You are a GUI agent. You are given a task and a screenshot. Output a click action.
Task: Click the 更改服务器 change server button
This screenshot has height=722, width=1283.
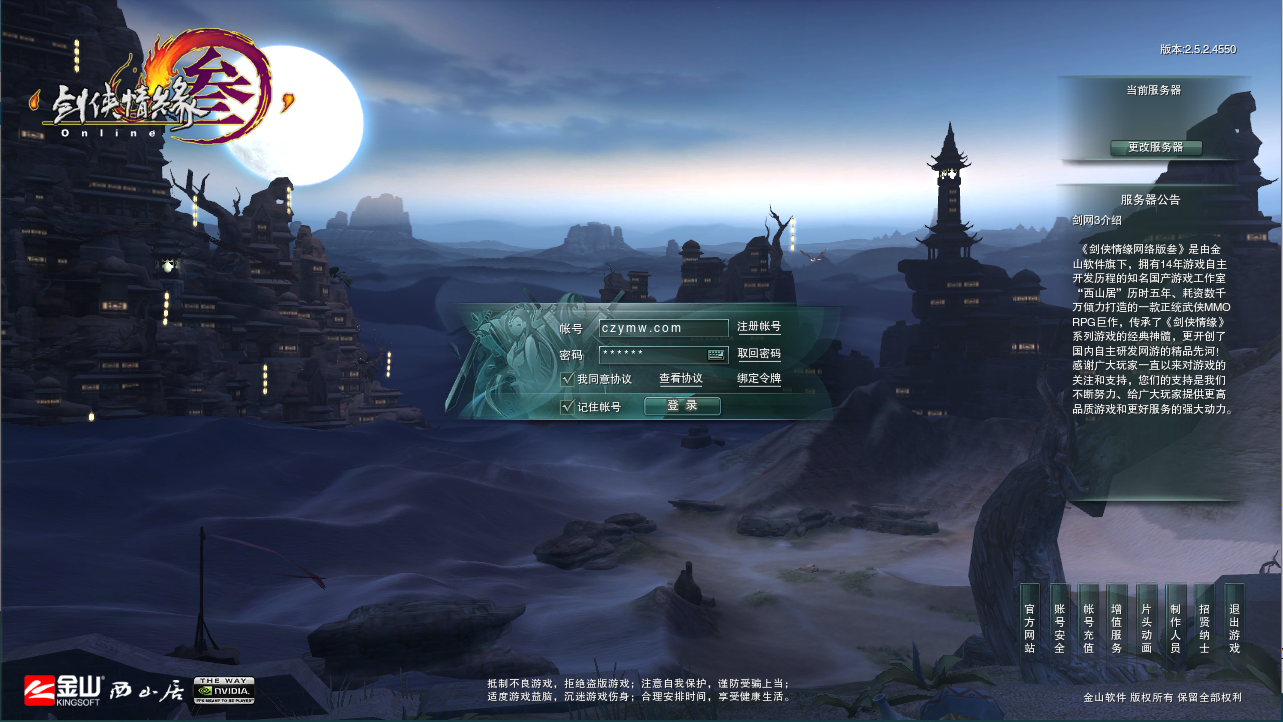(x=1157, y=148)
